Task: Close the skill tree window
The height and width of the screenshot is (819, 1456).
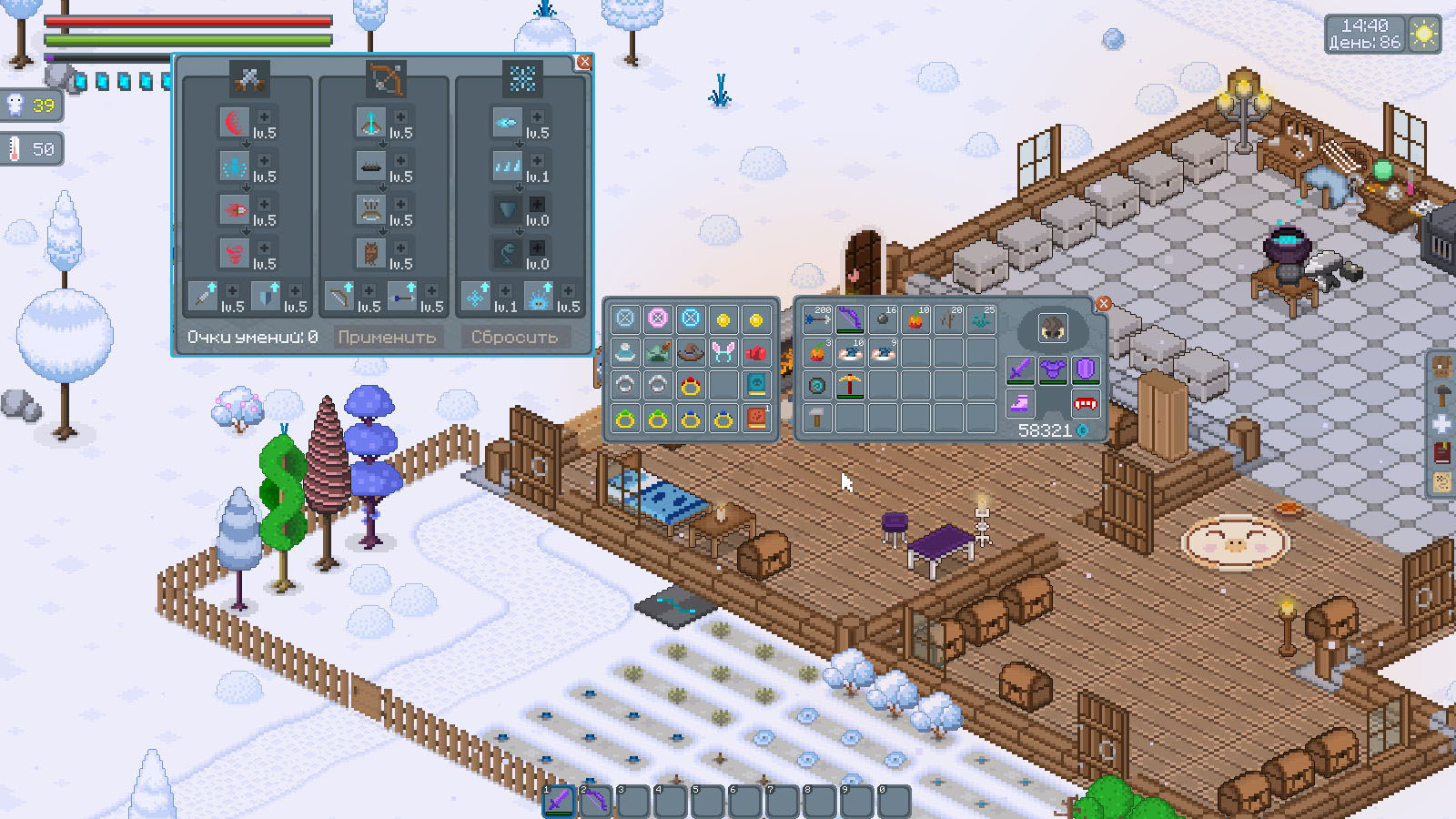Action: coord(584,62)
